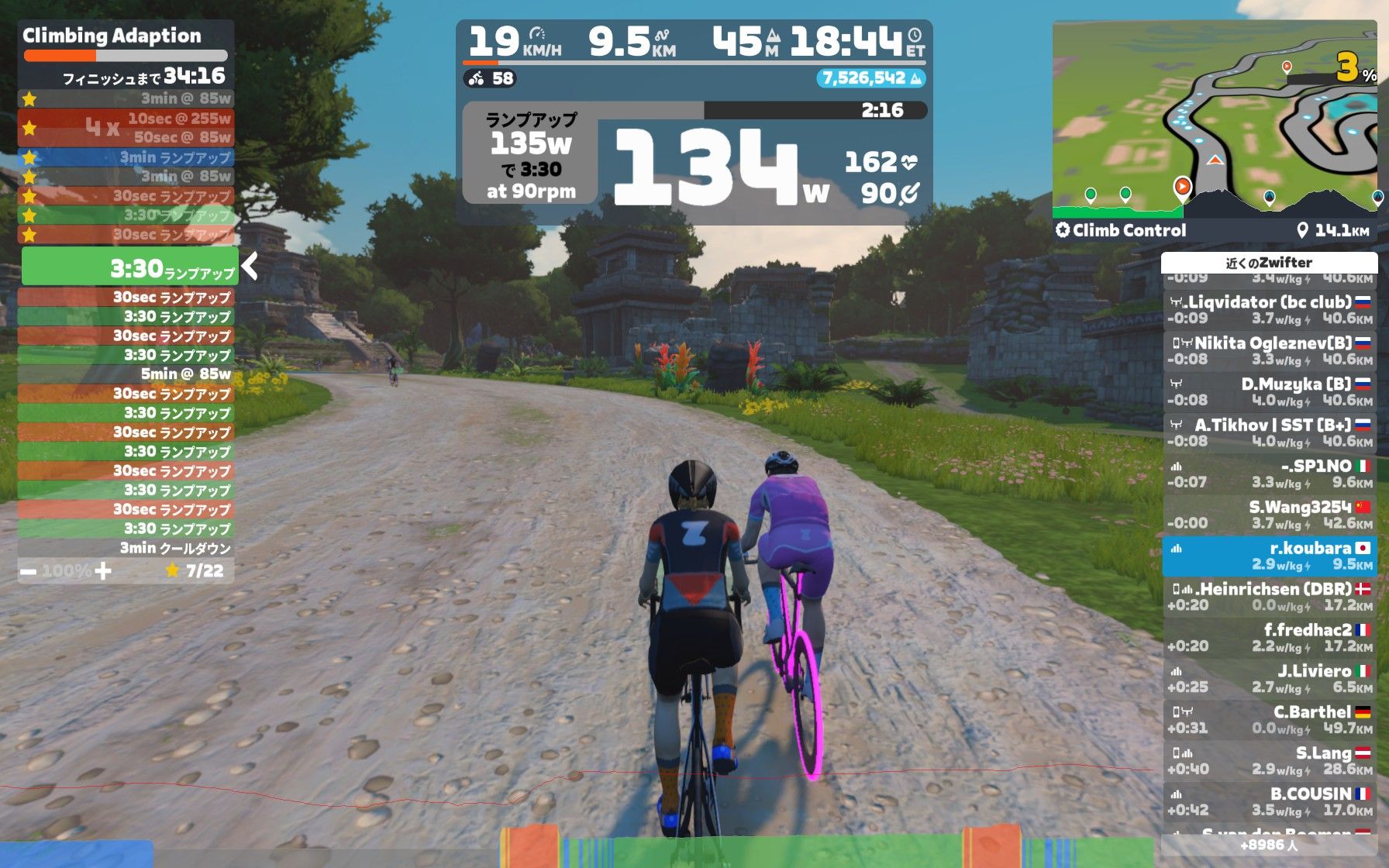View rider C.Barthel

point(1269,720)
